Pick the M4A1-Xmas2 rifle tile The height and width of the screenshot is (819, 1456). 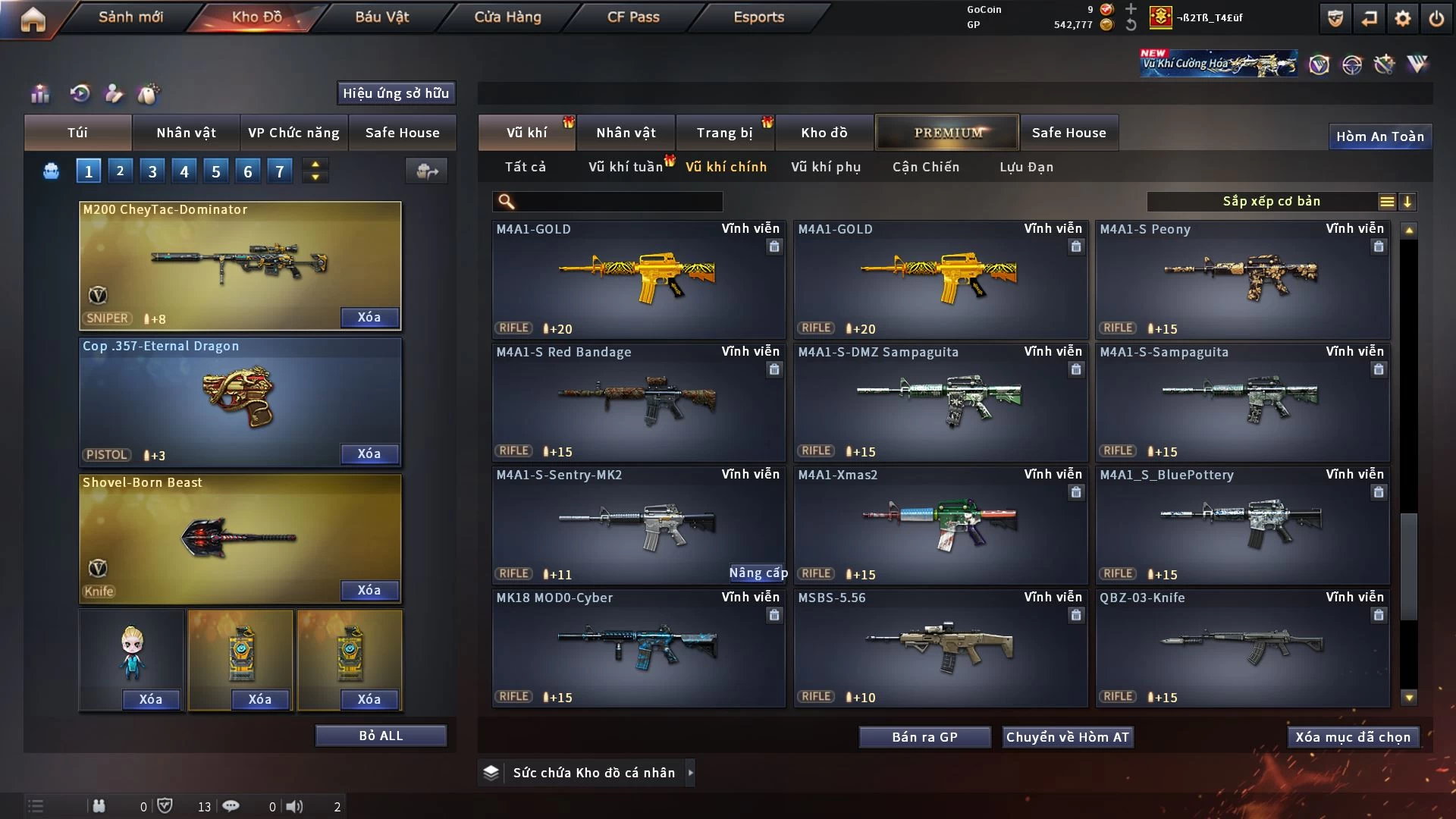coord(940,525)
